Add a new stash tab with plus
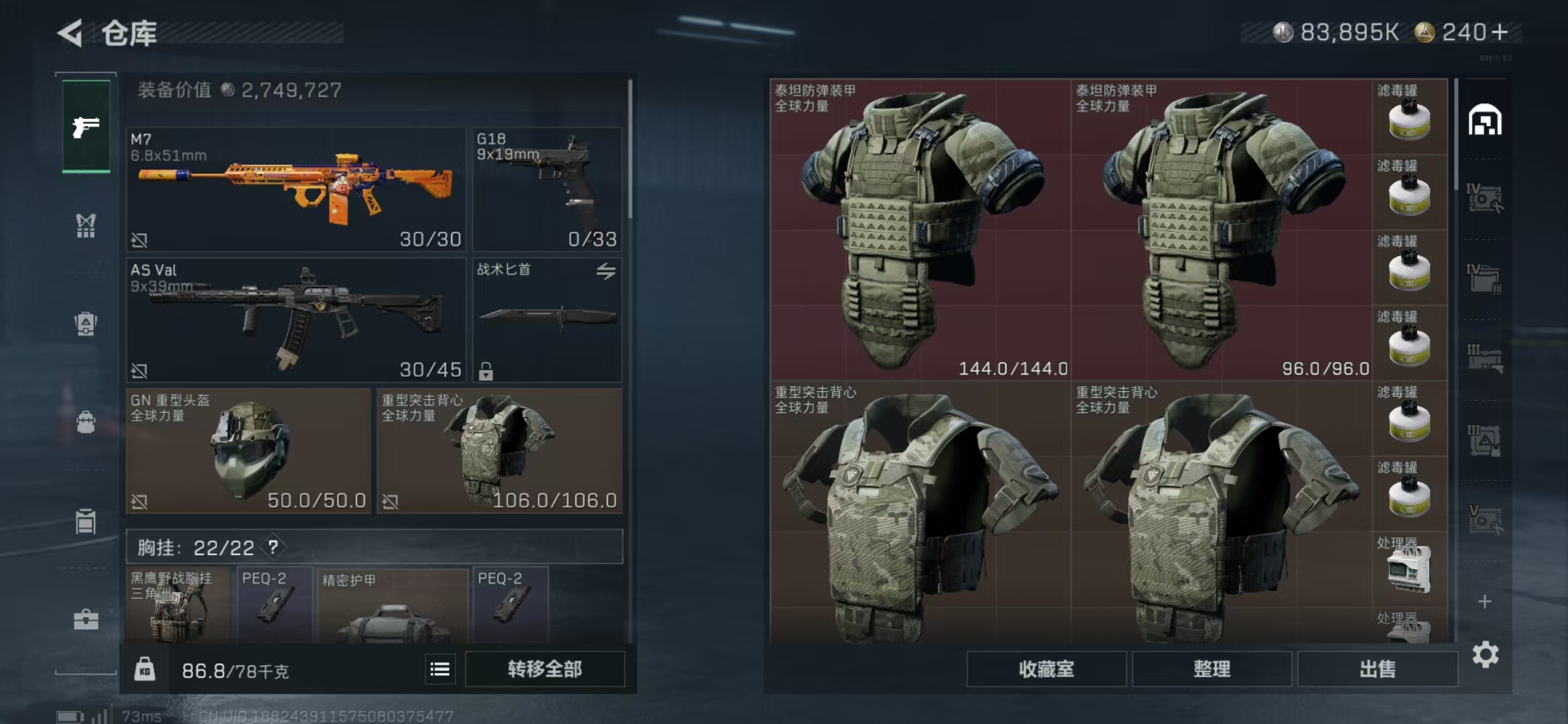1568x724 pixels. (x=1485, y=601)
